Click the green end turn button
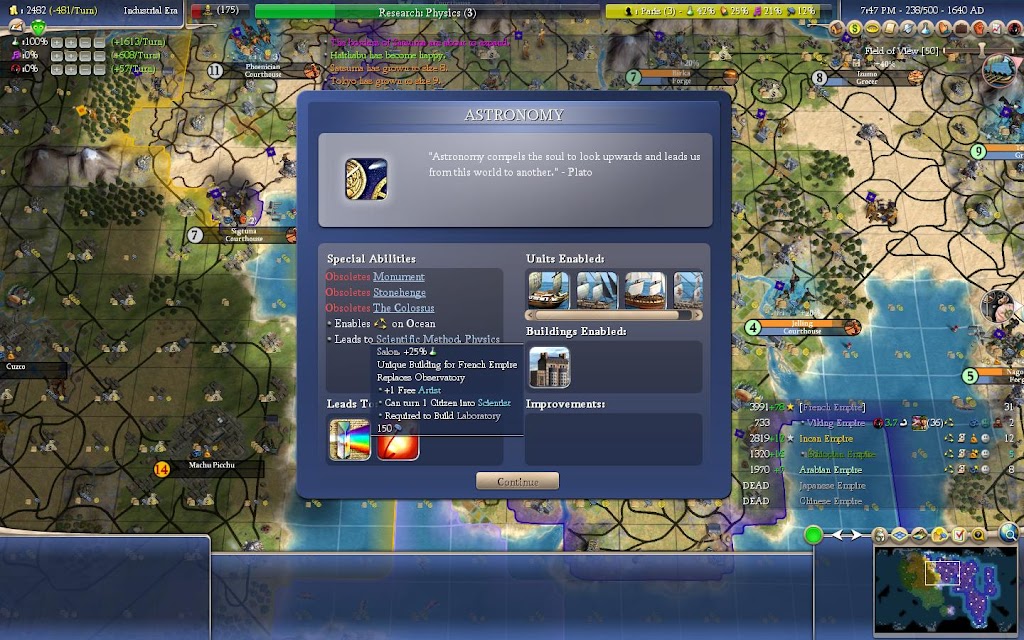Image resolution: width=1024 pixels, height=640 pixels. [x=814, y=535]
